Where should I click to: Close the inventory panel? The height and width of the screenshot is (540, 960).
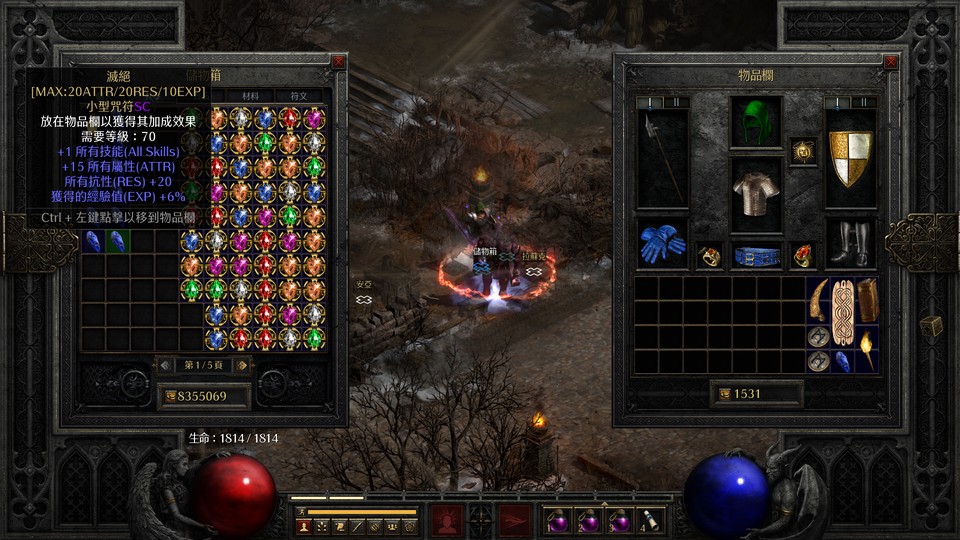point(891,62)
